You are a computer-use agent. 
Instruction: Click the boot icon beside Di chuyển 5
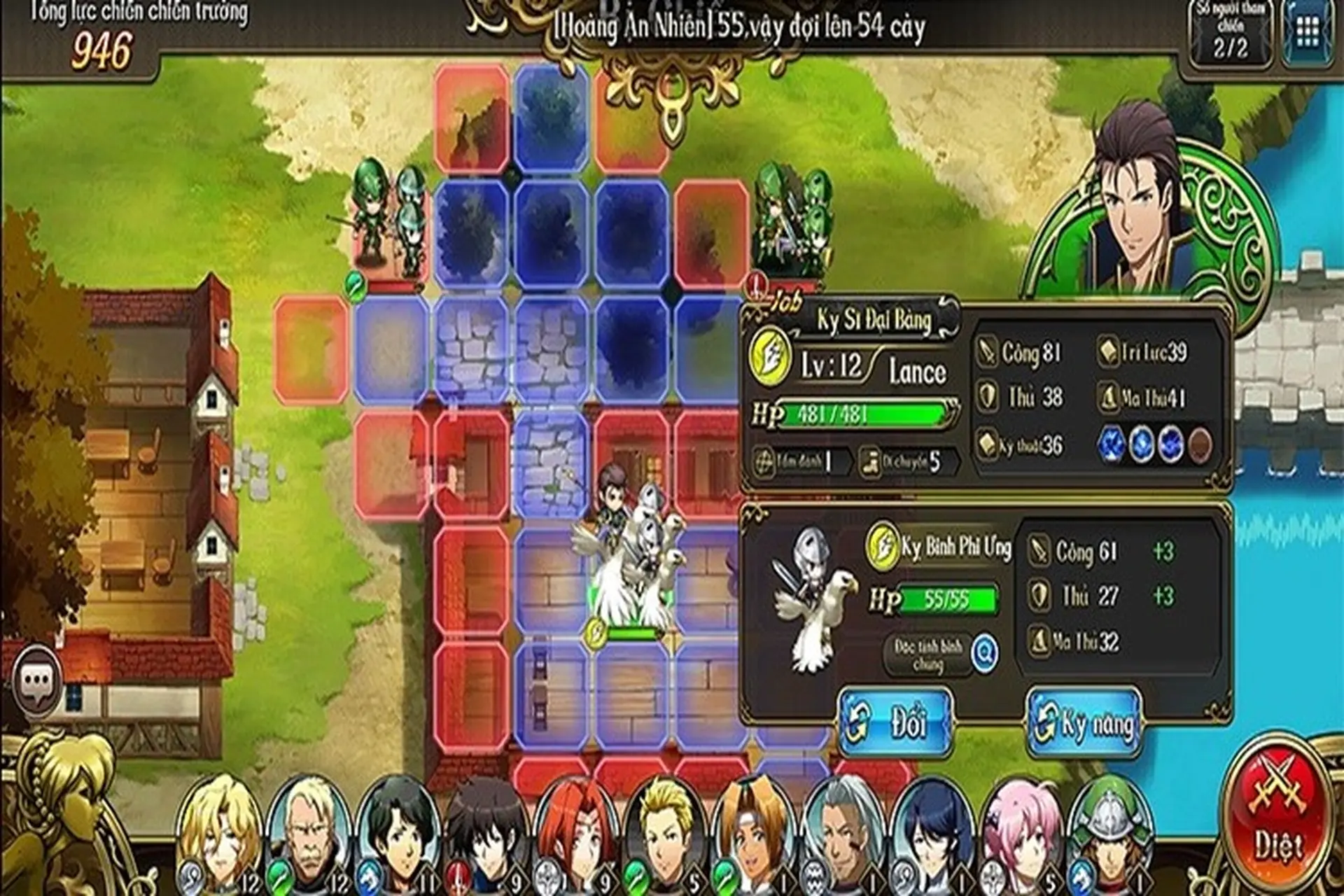(871, 461)
